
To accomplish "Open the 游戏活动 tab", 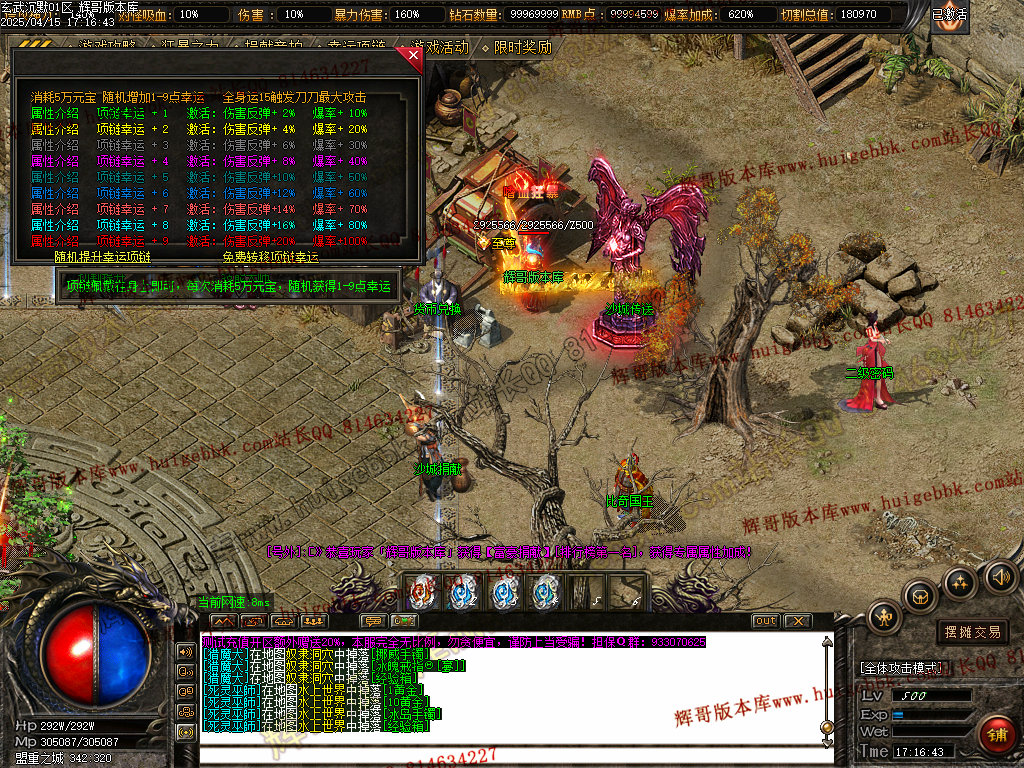I will (439, 47).
